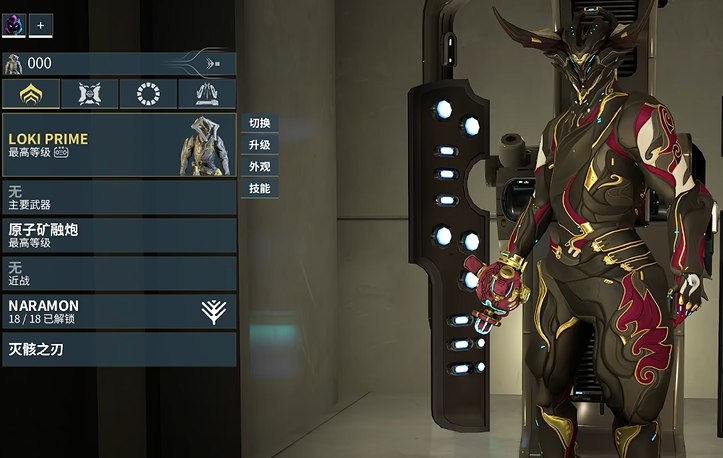Choose the 技能 abilities button
Viewport: 723px width, 458px height.
click(259, 188)
